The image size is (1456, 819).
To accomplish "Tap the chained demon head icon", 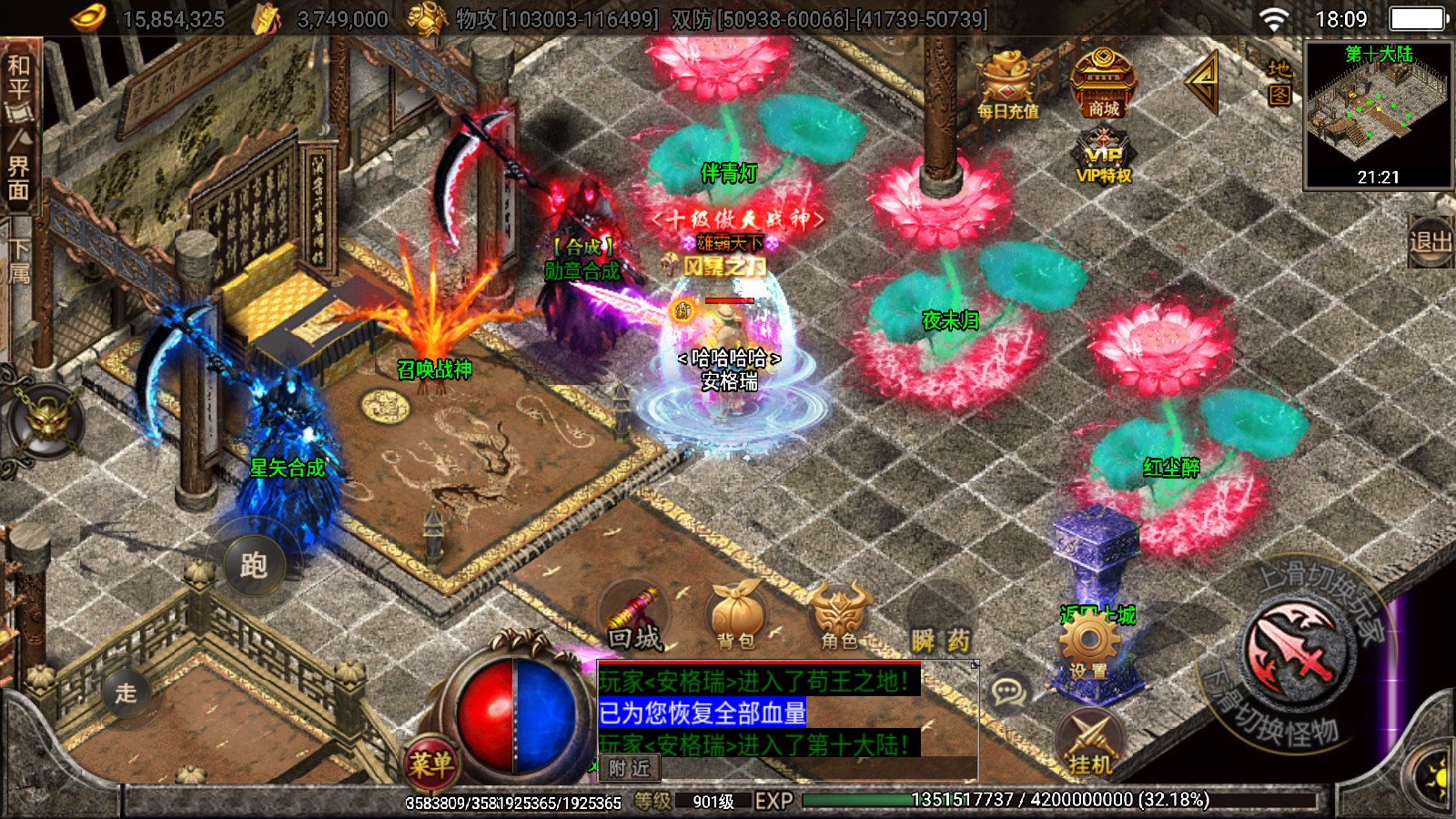I will coord(45,422).
